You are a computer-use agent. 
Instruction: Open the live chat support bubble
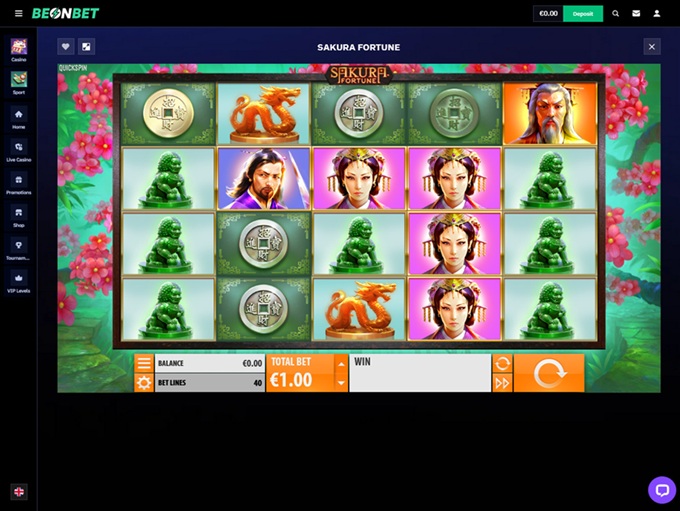click(x=661, y=489)
